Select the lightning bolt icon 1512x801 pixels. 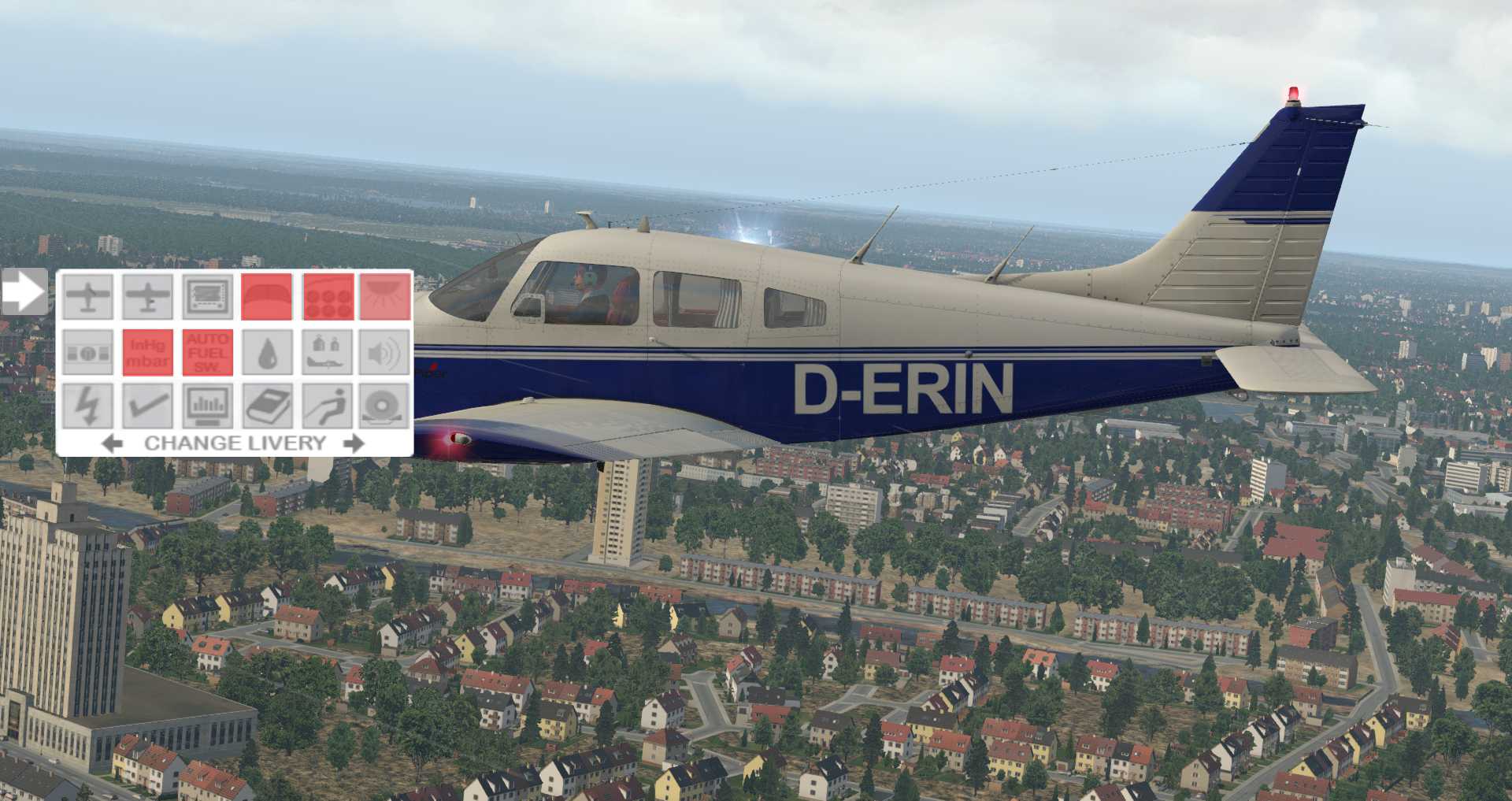(x=87, y=406)
